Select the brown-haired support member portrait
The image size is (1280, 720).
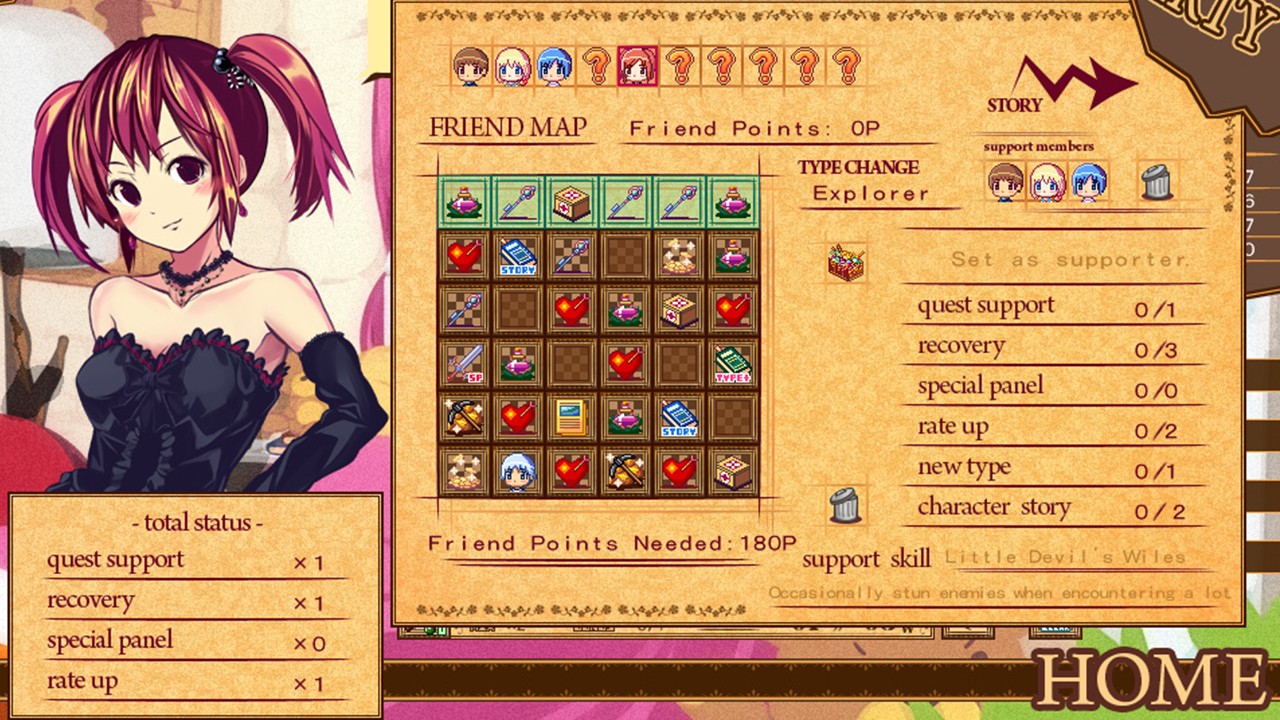pos(1005,182)
